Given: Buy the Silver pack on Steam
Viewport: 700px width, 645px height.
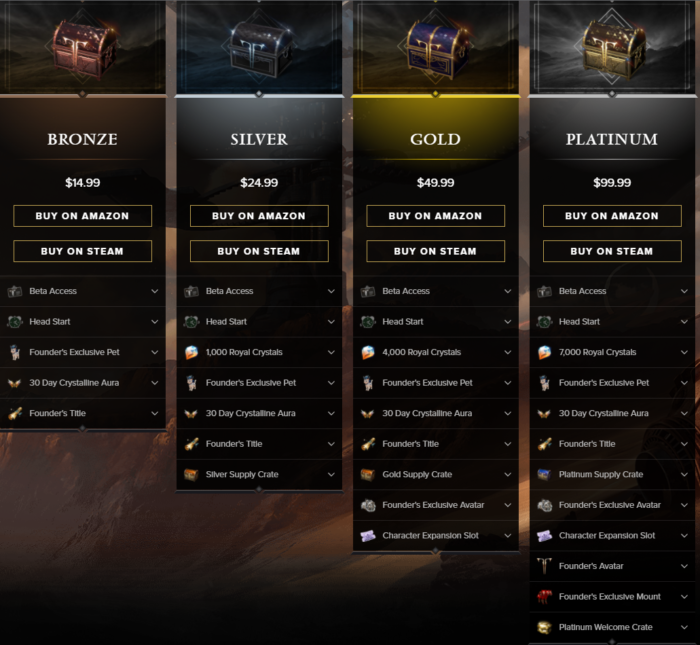Looking at the screenshot, I should click(x=259, y=251).
